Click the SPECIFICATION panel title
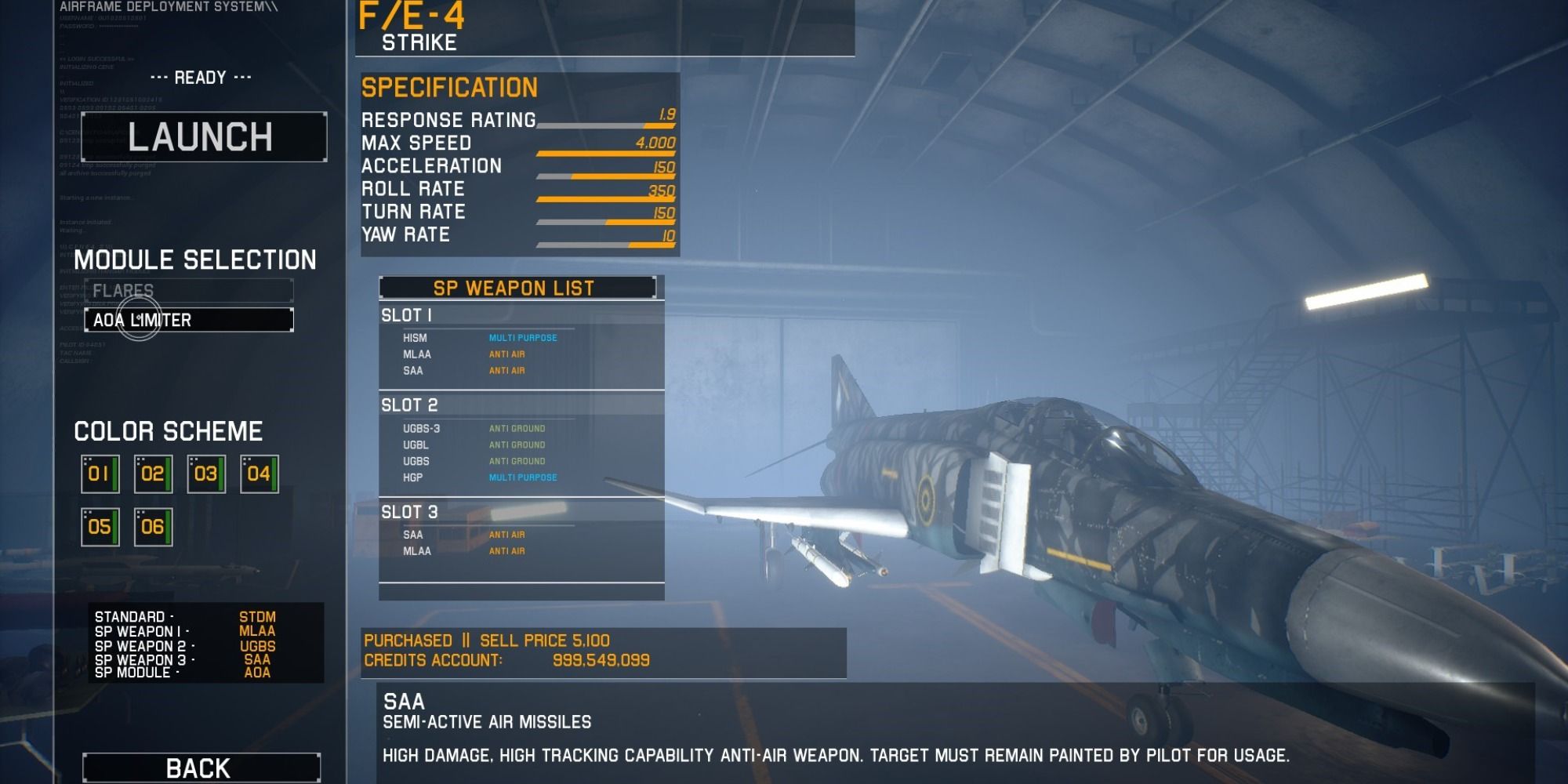This screenshot has width=1568, height=784. 449,88
